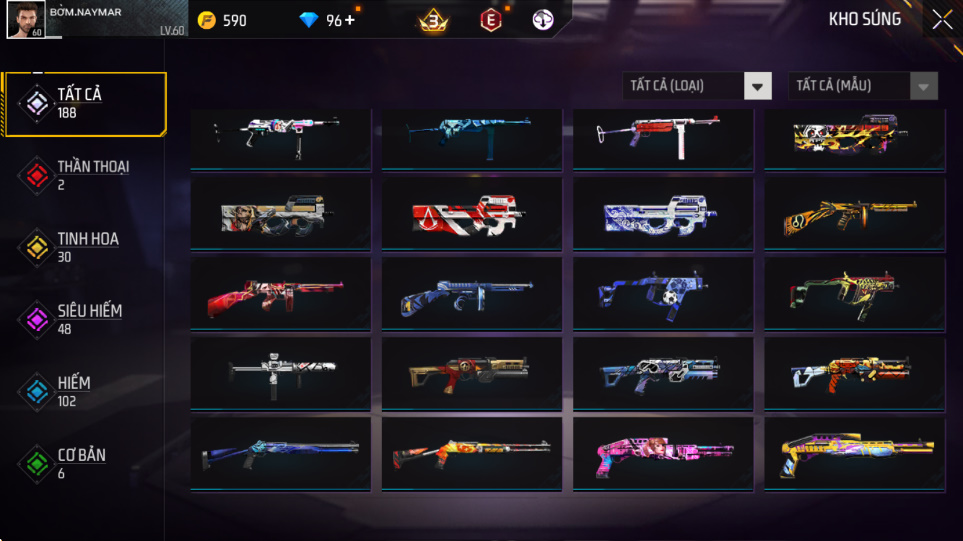
Task: Filter by the Hiếm rarity tab
Action: (x=84, y=391)
